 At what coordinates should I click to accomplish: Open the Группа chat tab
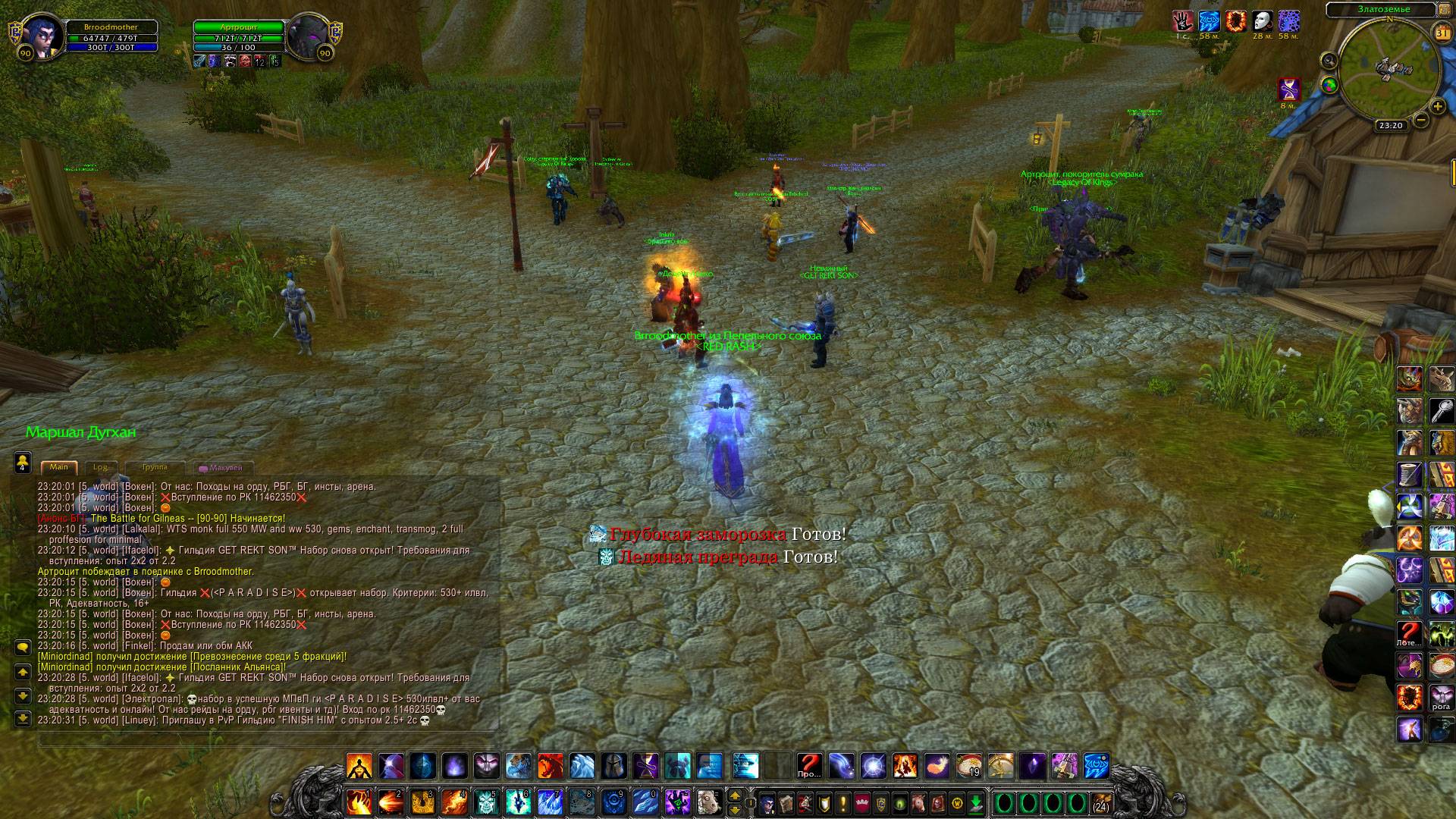(155, 467)
